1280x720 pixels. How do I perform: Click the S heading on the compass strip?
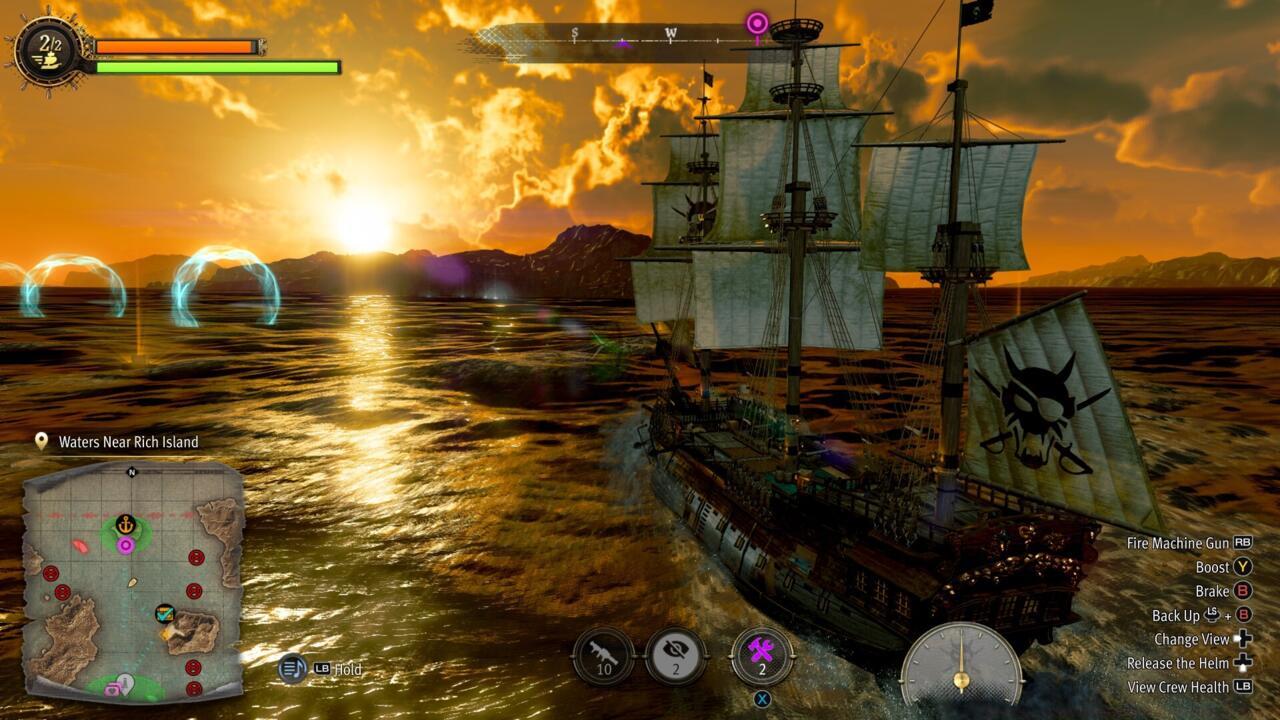[x=575, y=33]
